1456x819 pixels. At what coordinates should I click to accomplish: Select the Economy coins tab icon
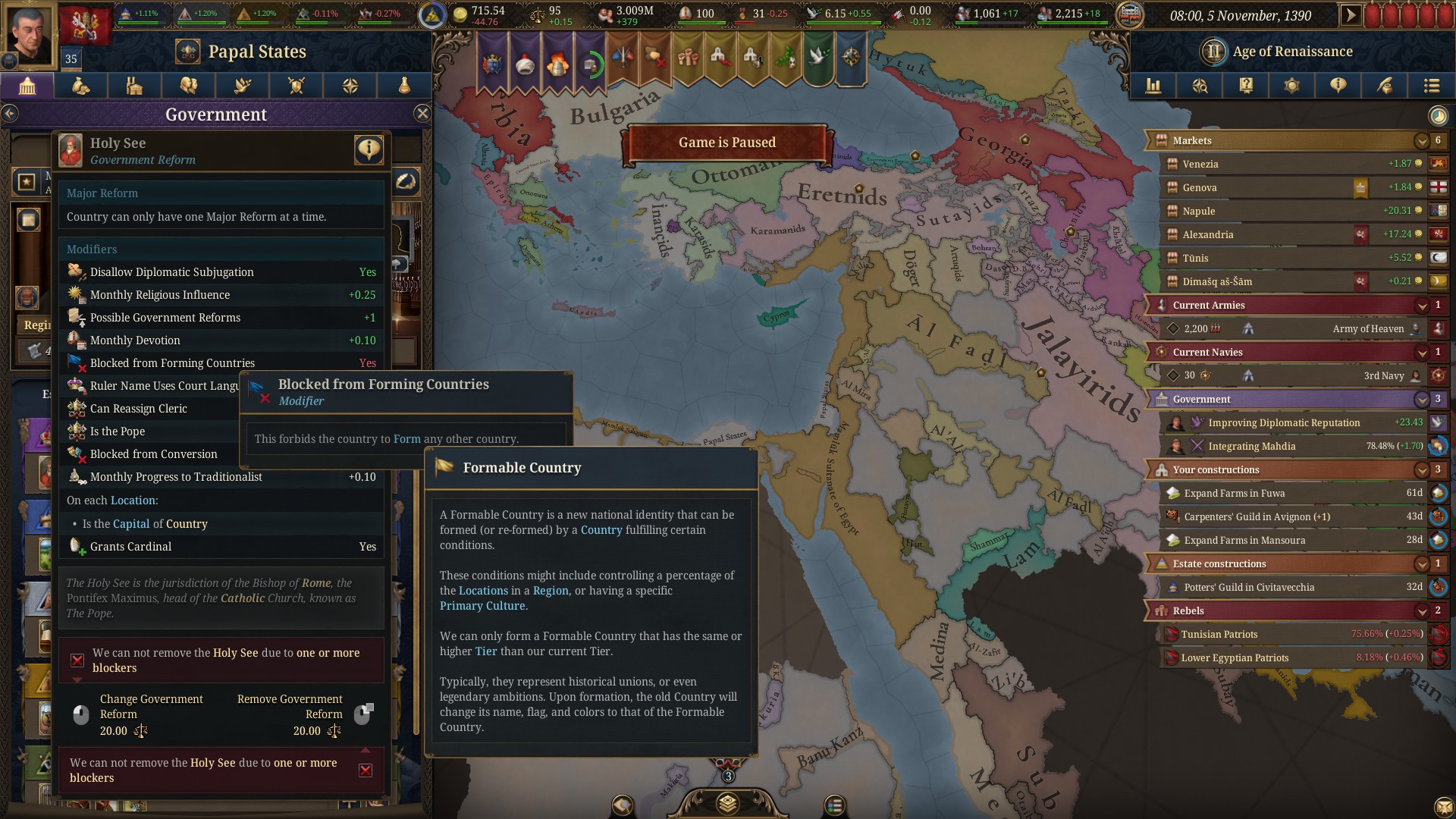pos(80,86)
